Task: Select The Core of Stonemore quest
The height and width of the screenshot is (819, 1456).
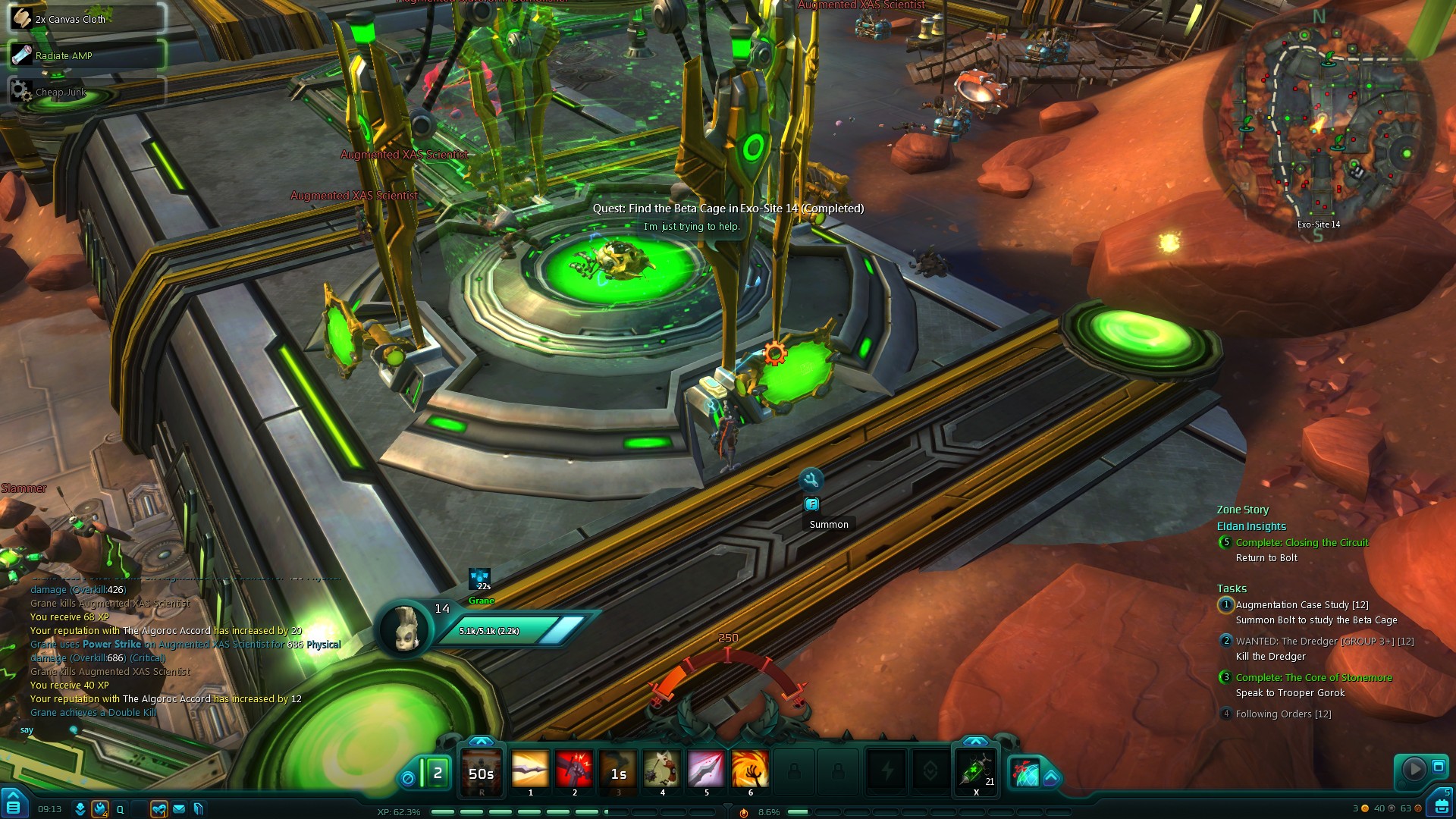Action: pos(1313,678)
